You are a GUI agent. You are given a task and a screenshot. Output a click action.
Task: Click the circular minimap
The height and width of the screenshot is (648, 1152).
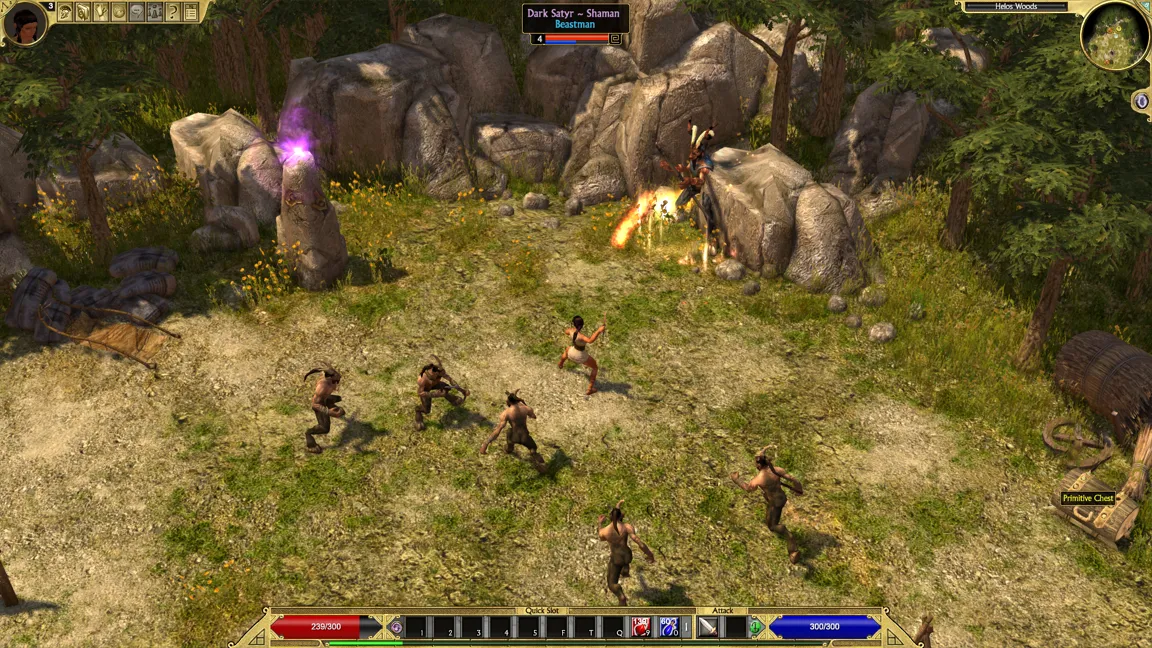tap(1114, 36)
